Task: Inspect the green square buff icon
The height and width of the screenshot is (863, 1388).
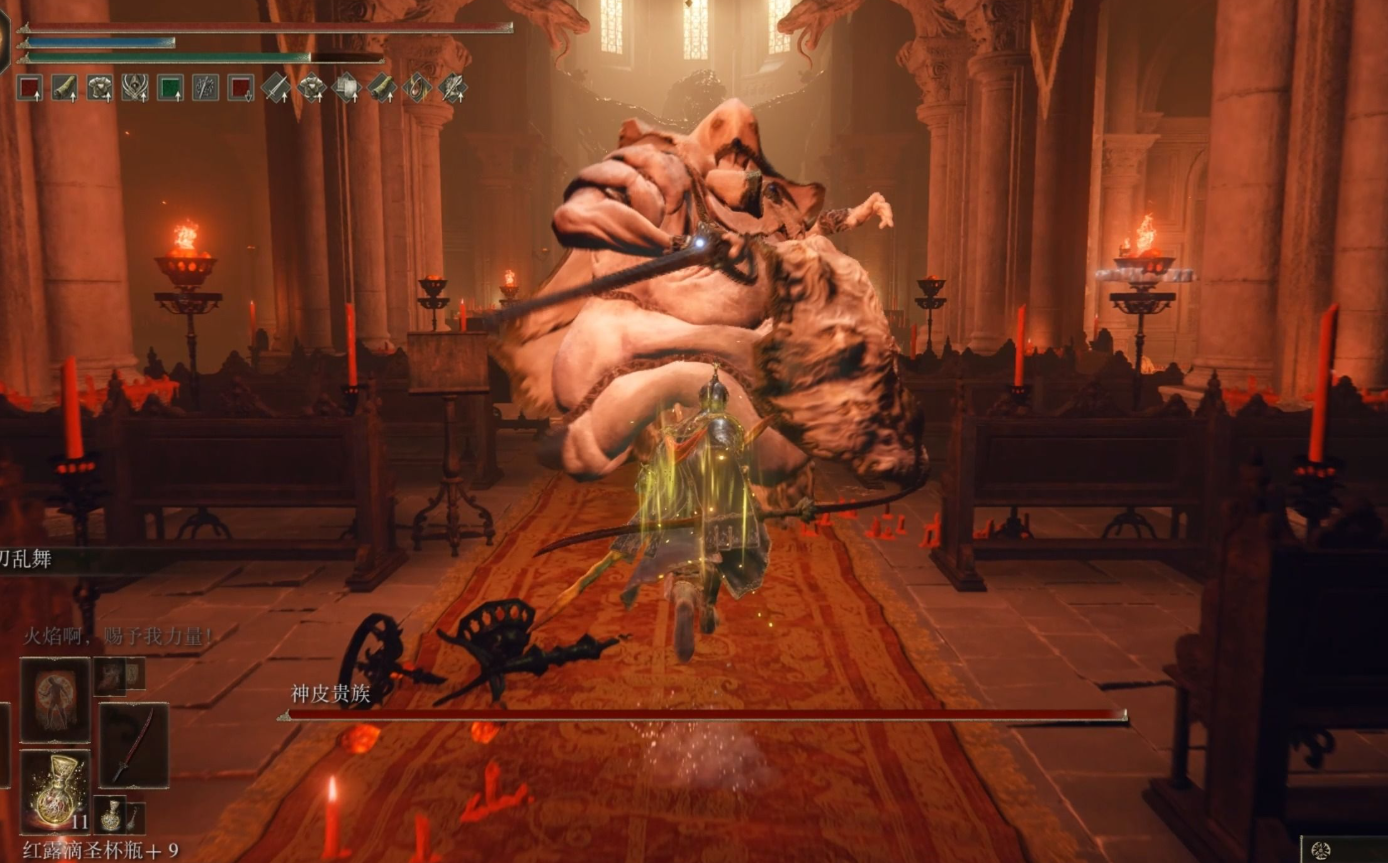Action: (170, 88)
